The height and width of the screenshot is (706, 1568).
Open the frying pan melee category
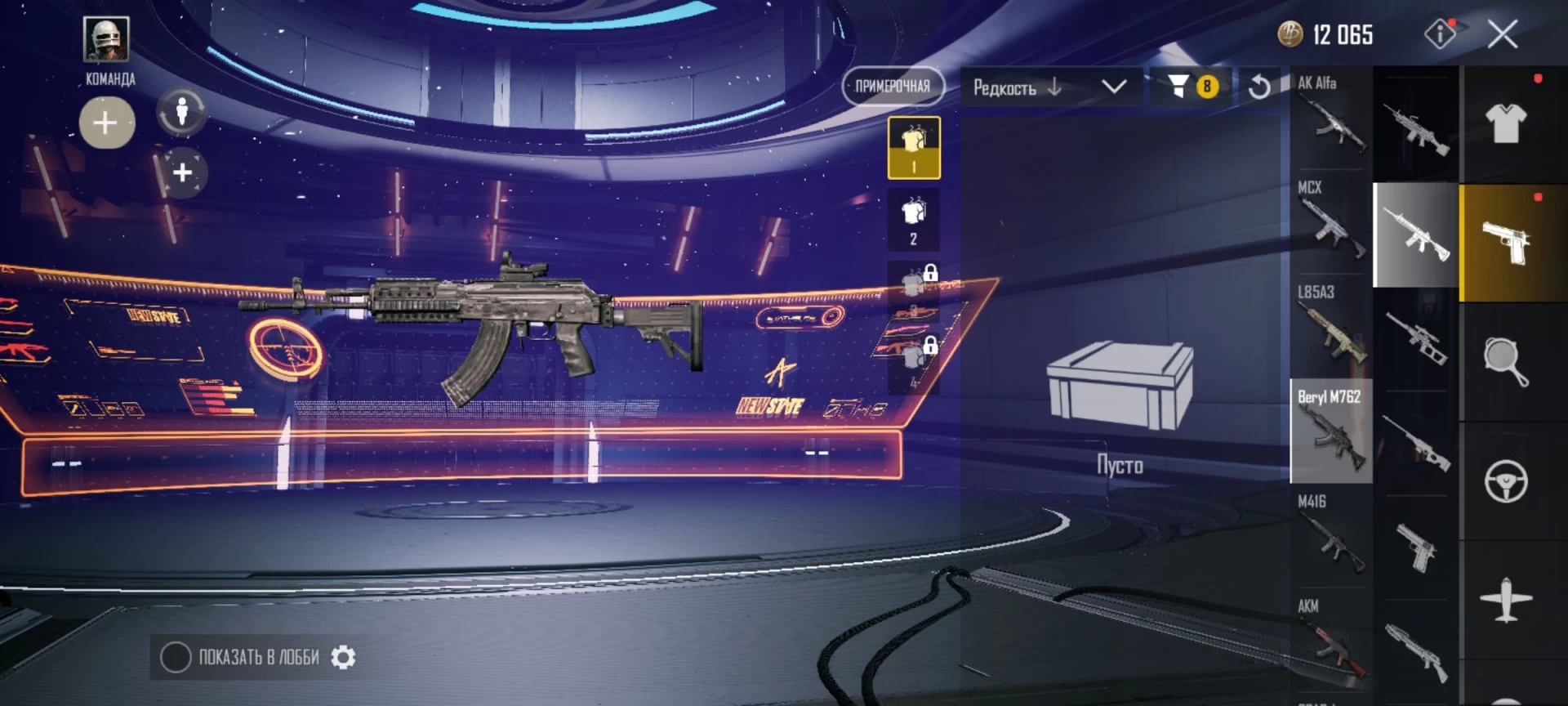(x=1506, y=361)
